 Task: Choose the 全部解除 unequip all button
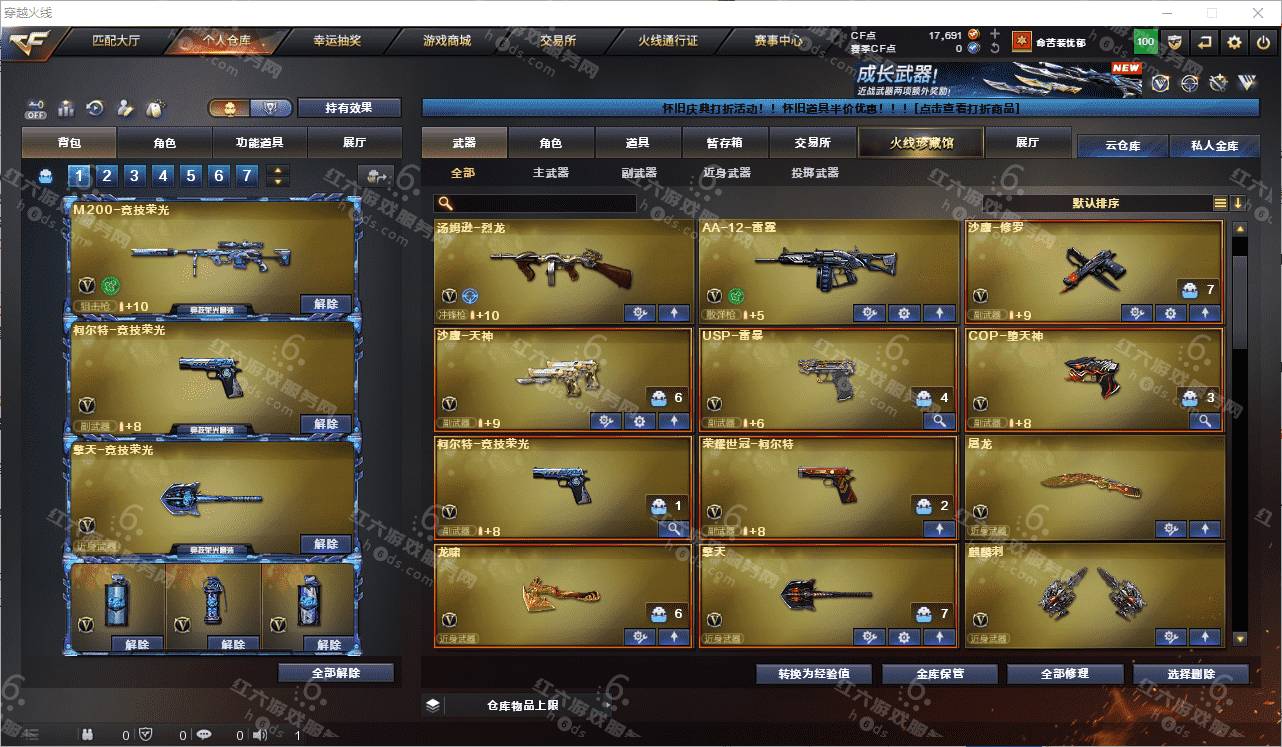click(336, 673)
